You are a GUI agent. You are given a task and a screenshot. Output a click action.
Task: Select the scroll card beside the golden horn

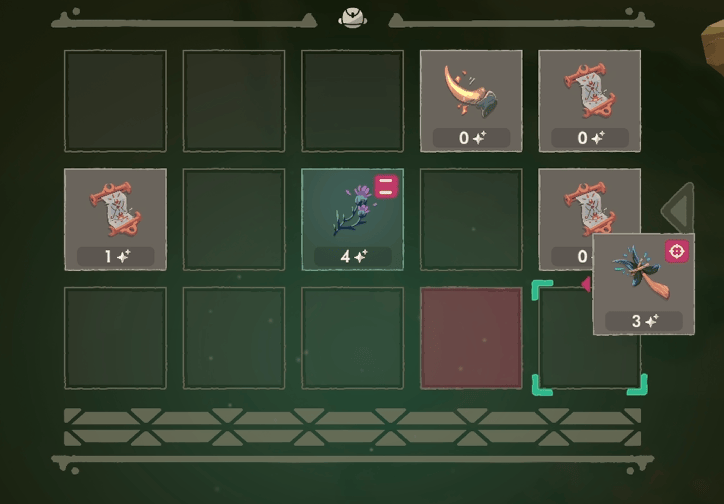coord(589,101)
